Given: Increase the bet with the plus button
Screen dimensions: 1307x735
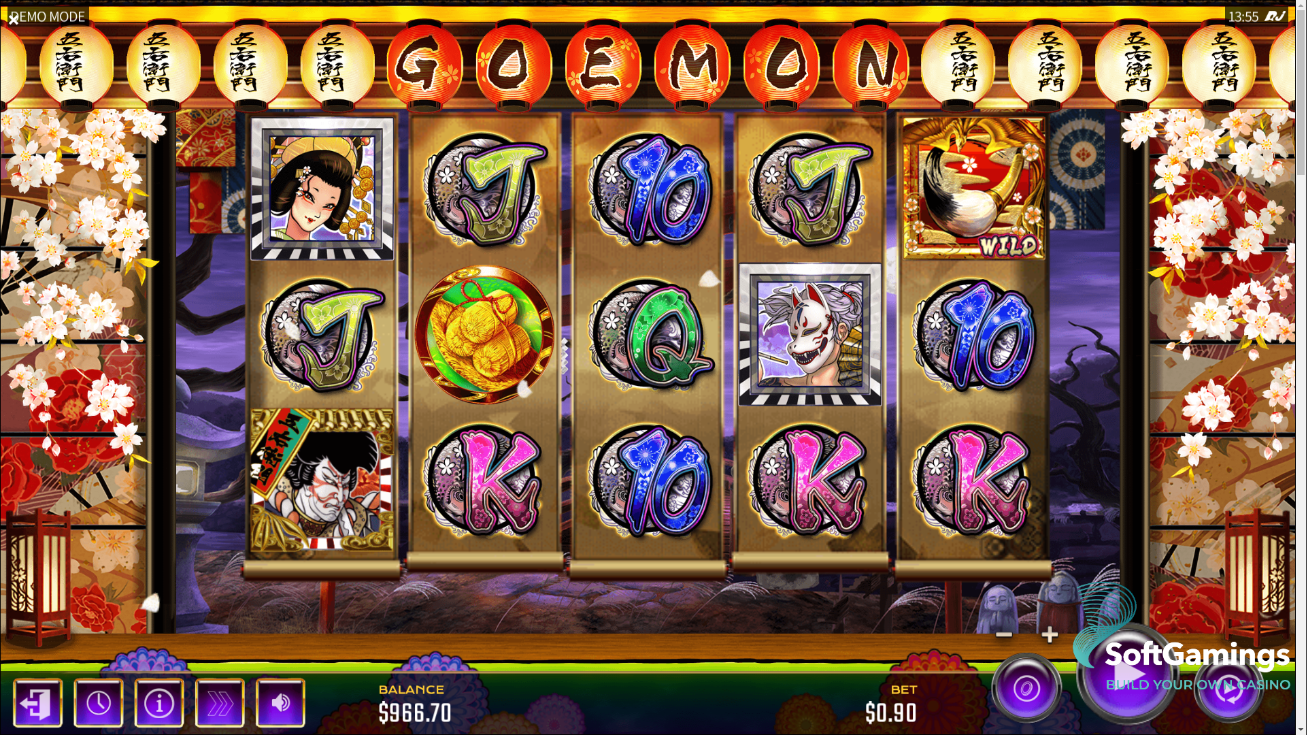Looking at the screenshot, I should pyautogui.click(x=1050, y=635).
